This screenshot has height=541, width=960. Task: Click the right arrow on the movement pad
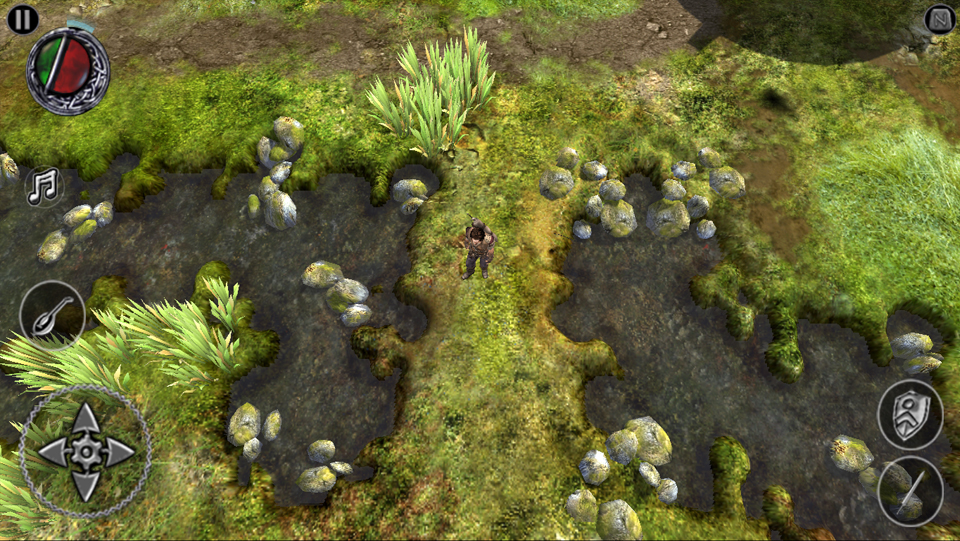tap(120, 452)
